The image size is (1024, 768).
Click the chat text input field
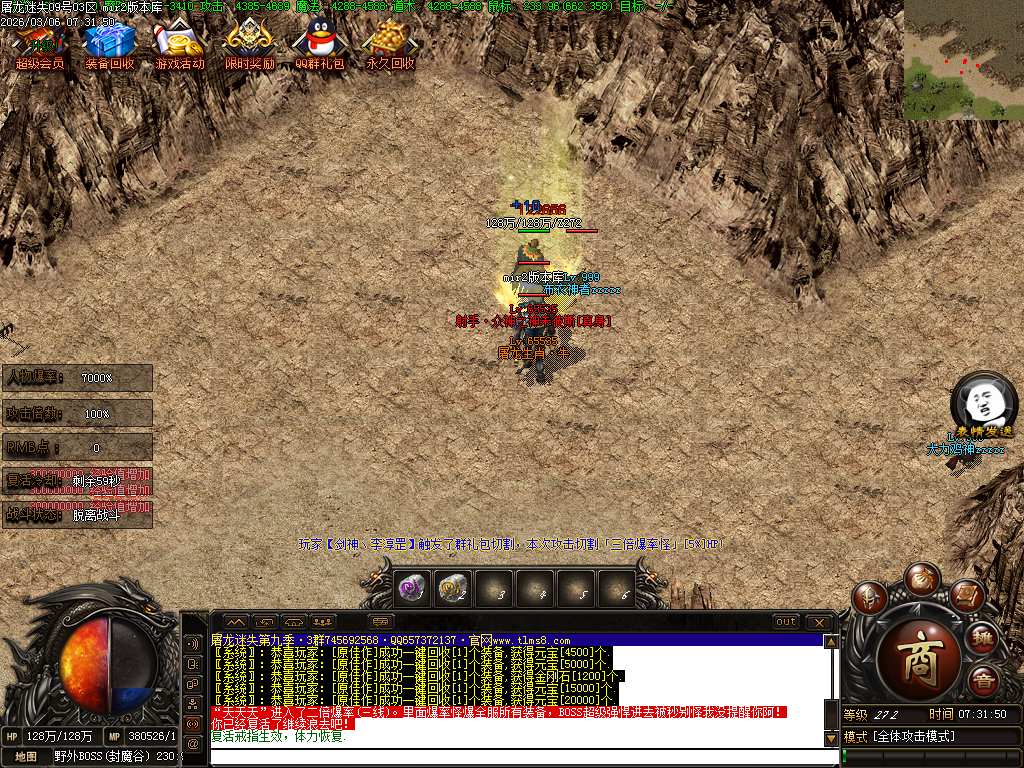[520, 756]
